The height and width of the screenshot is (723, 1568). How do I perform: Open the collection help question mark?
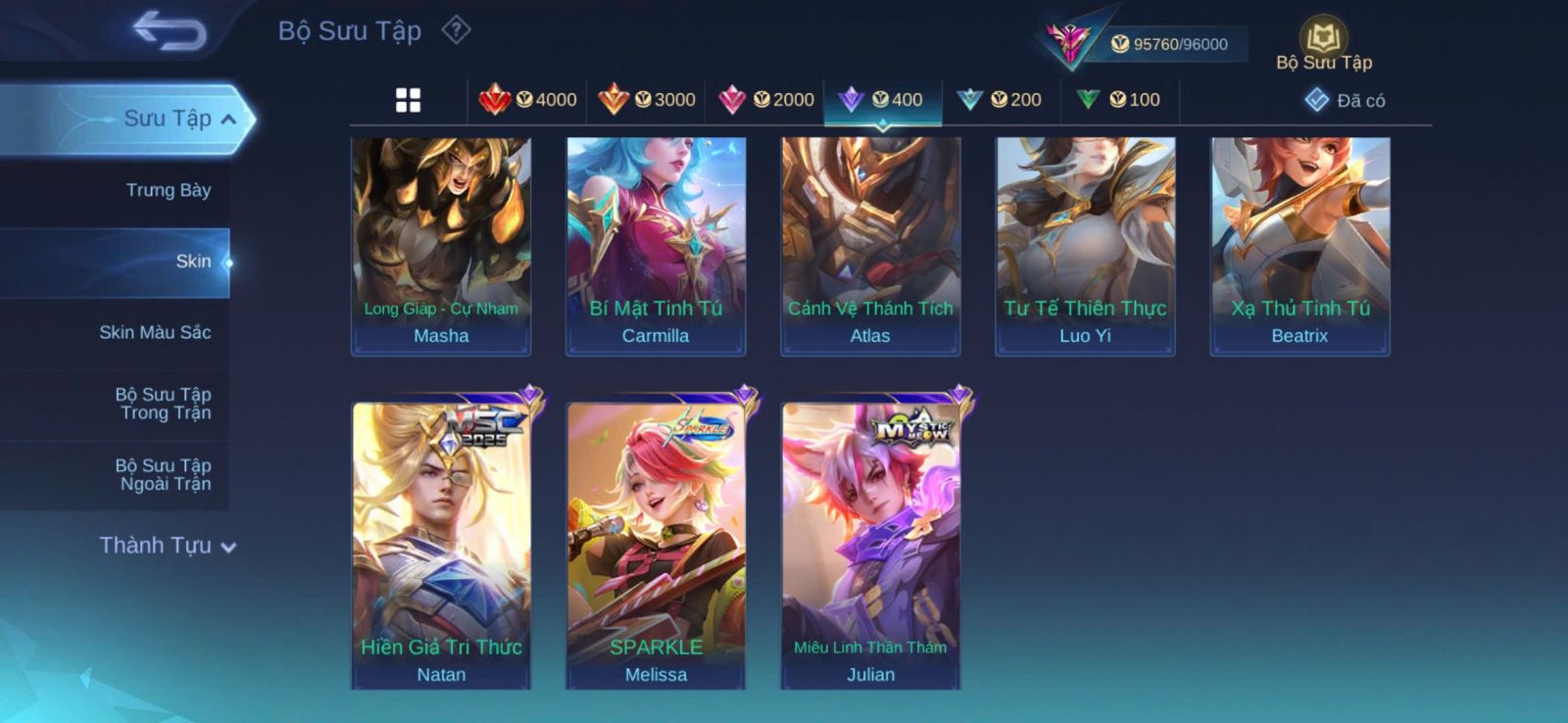456,30
